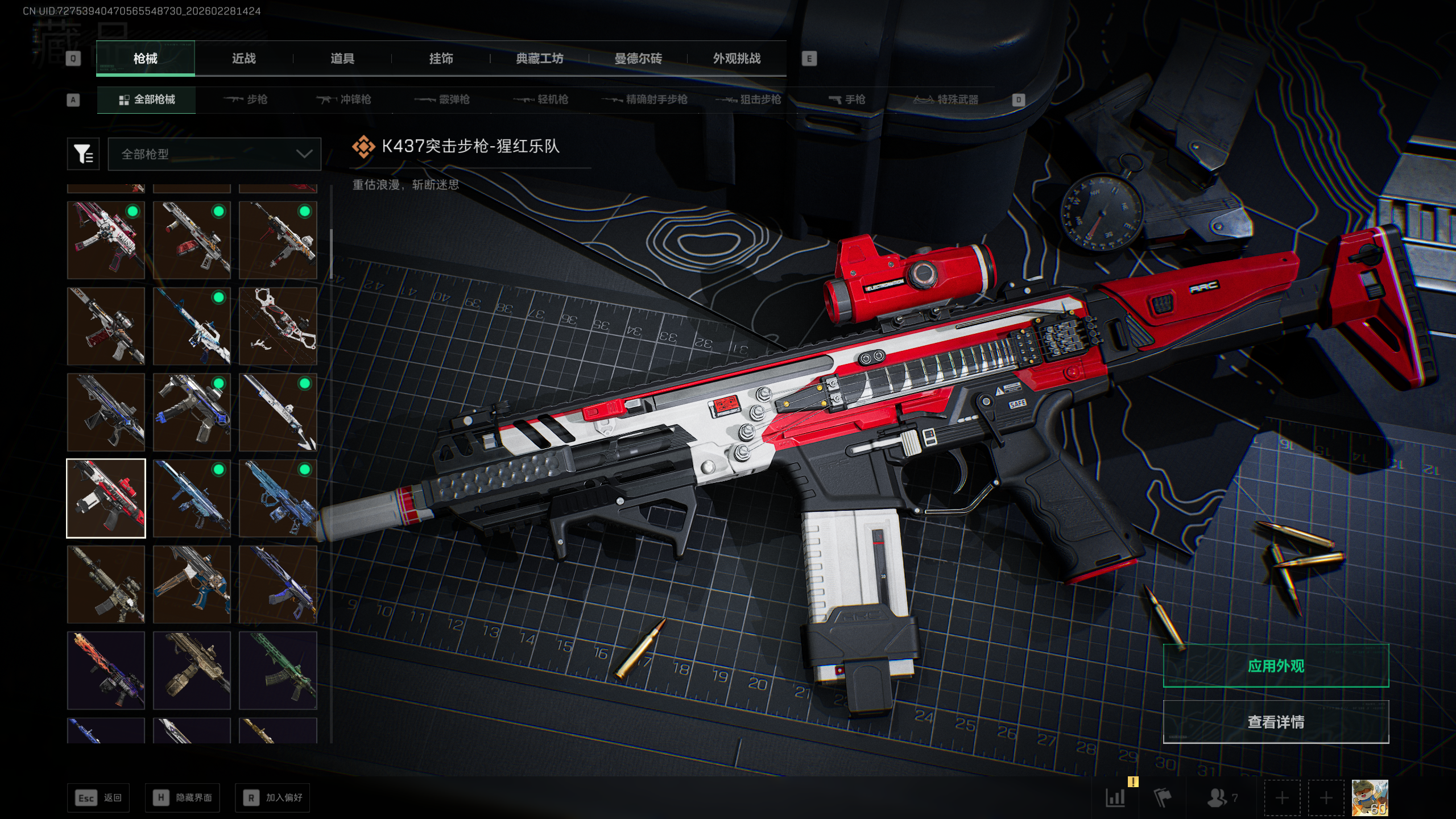Filter by 手枪 pistols
The height and width of the screenshot is (819, 1456).
[x=847, y=100]
